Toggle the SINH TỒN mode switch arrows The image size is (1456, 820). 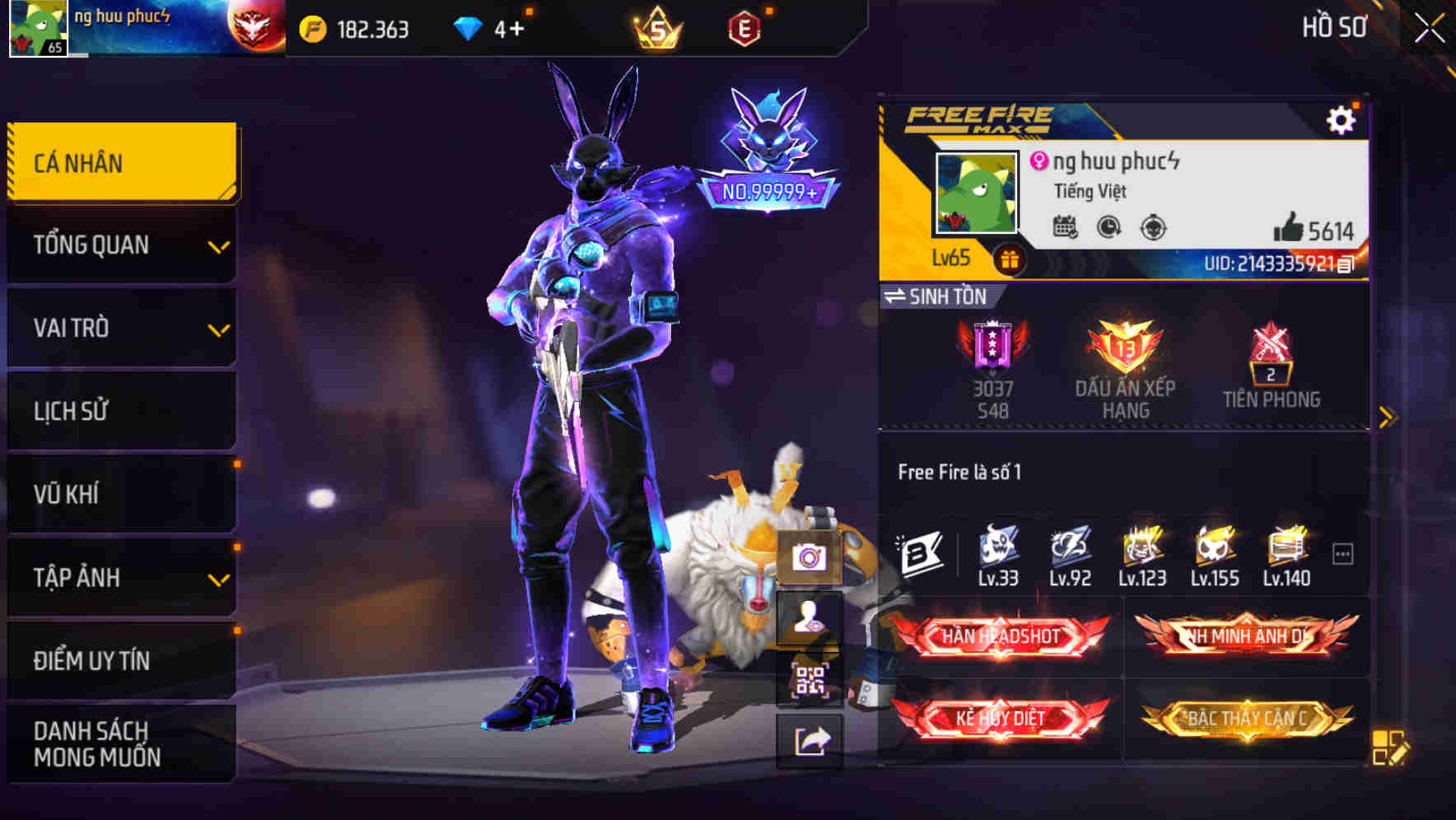(x=898, y=296)
